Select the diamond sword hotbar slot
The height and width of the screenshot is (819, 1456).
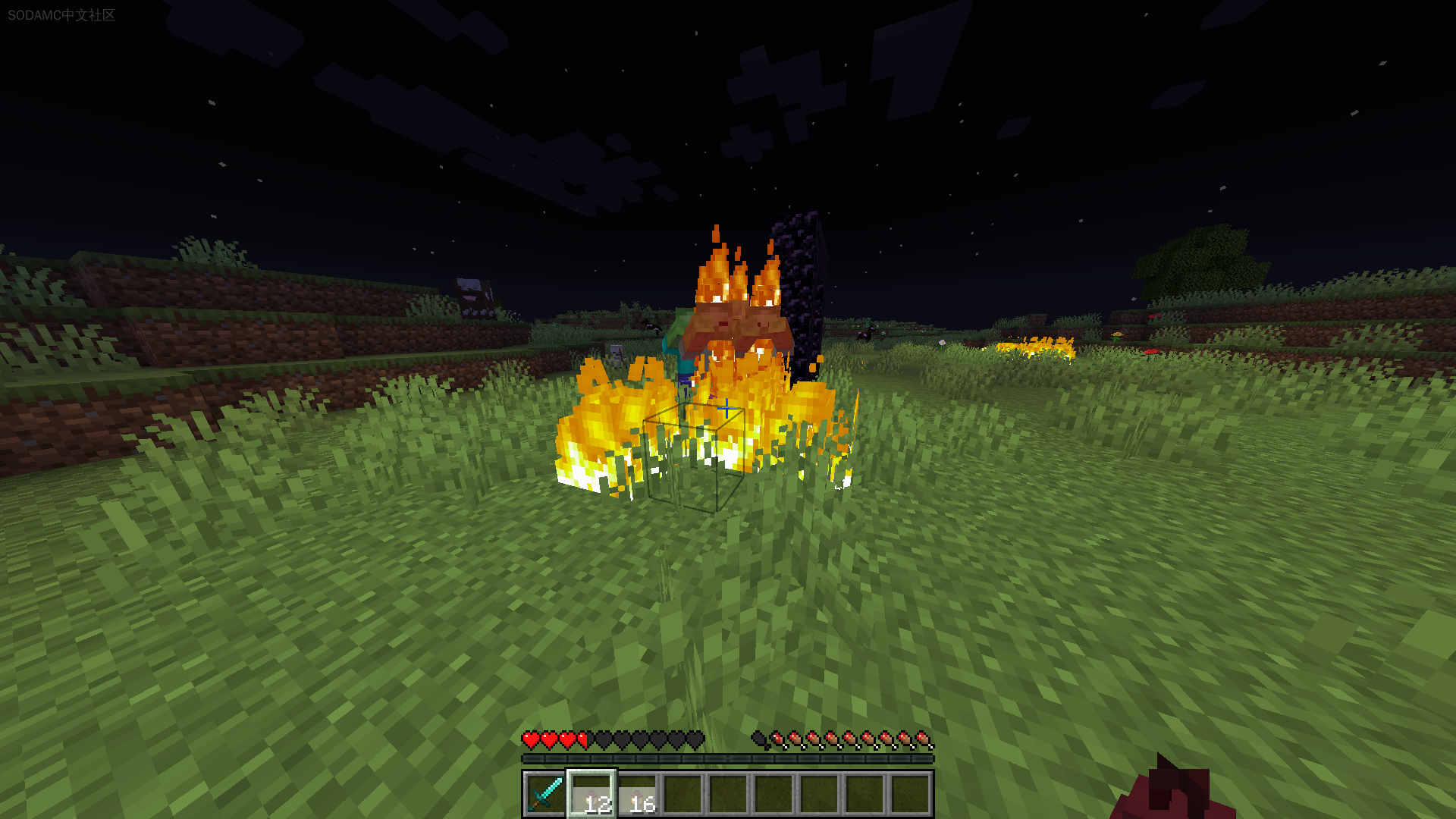tap(545, 794)
